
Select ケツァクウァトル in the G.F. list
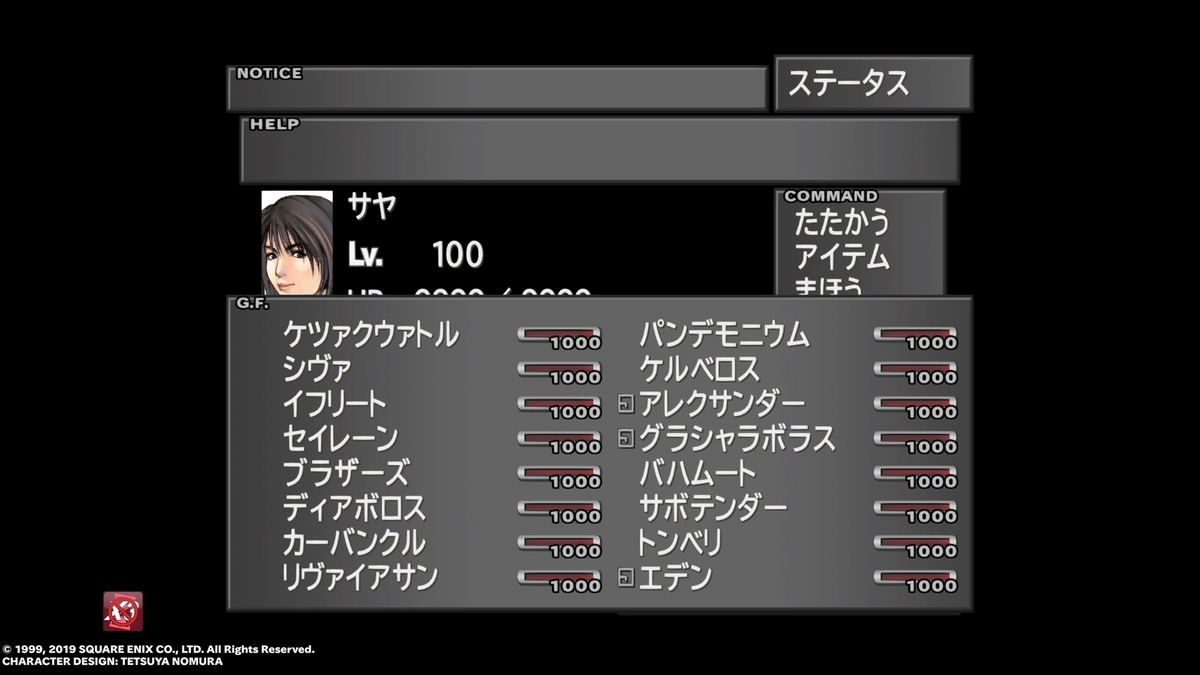pos(371,335)
